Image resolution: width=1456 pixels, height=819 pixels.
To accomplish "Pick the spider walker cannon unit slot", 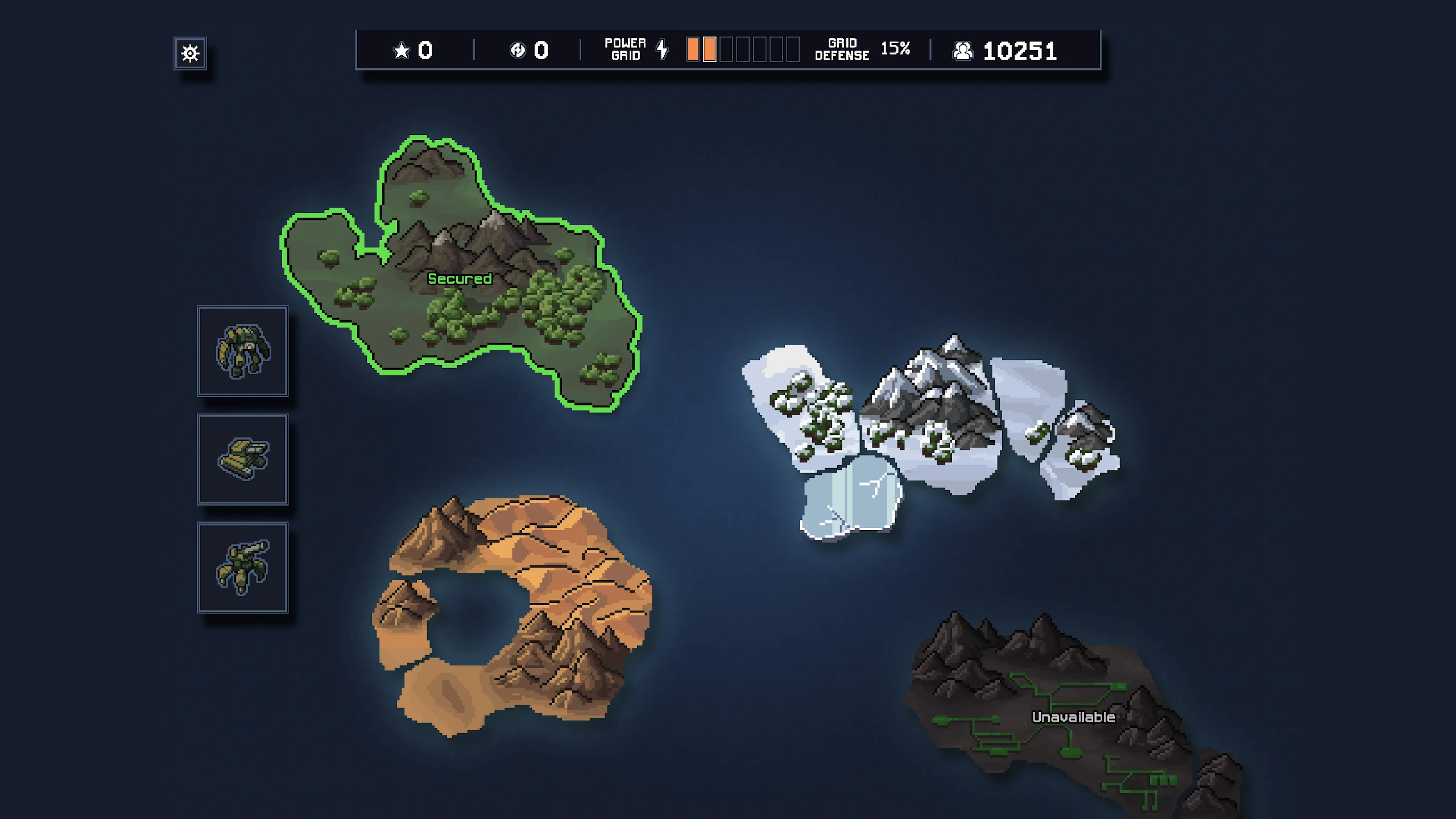I will coord(243,567).
